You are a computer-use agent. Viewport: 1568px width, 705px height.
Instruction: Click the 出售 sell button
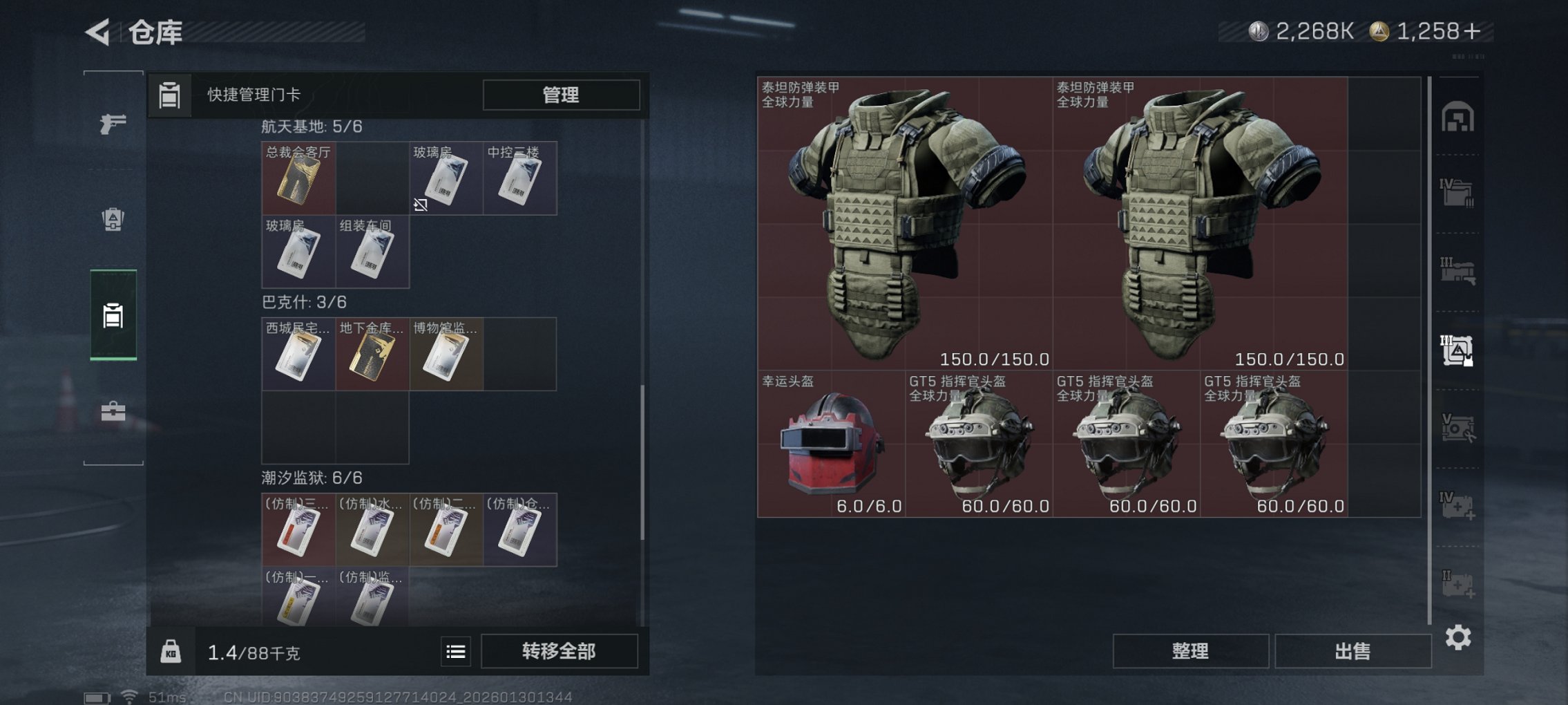(x=1352, y=650)
